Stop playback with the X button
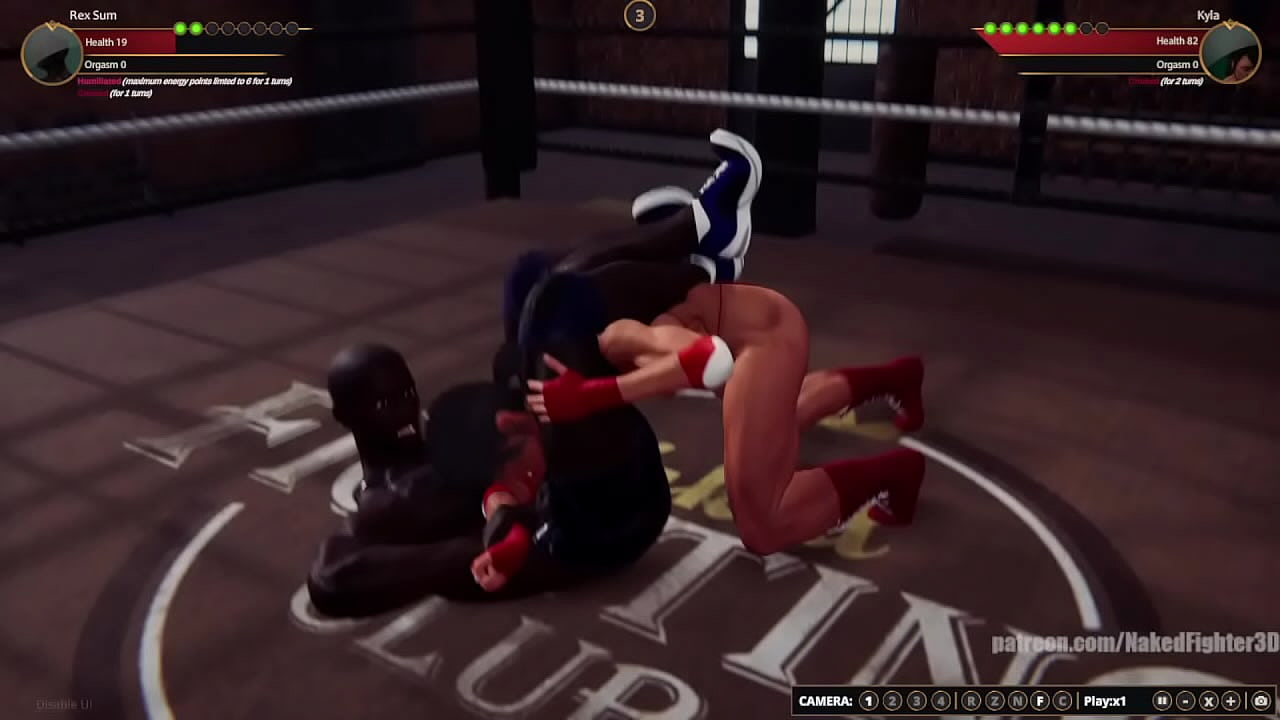Screen dimensions: 1280x720 coord(1208,699)
